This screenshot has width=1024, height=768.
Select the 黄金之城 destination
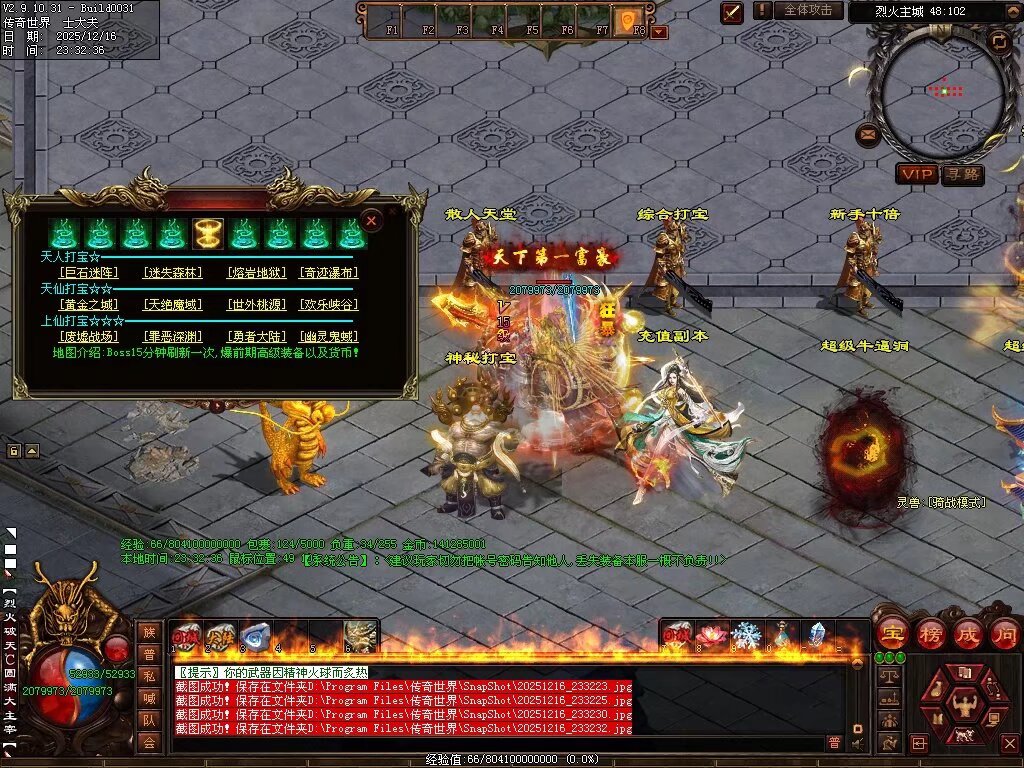point(89,304)
